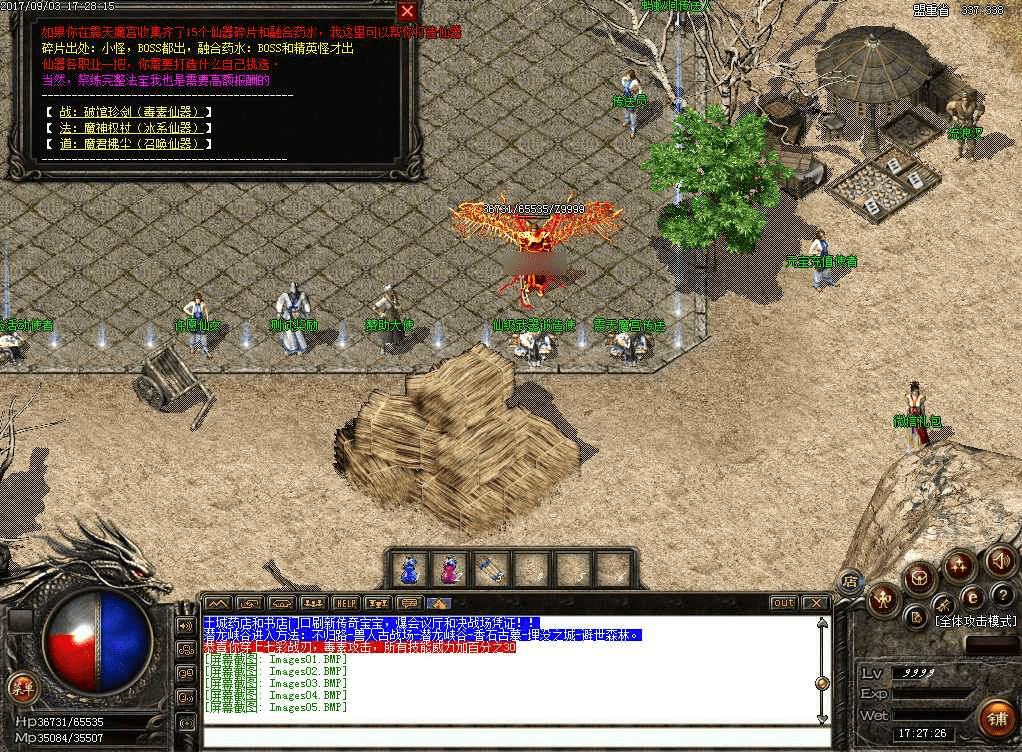Open the skills sparkle icon
This screenshot has height=752, width=1022.
tap(959, 566)
